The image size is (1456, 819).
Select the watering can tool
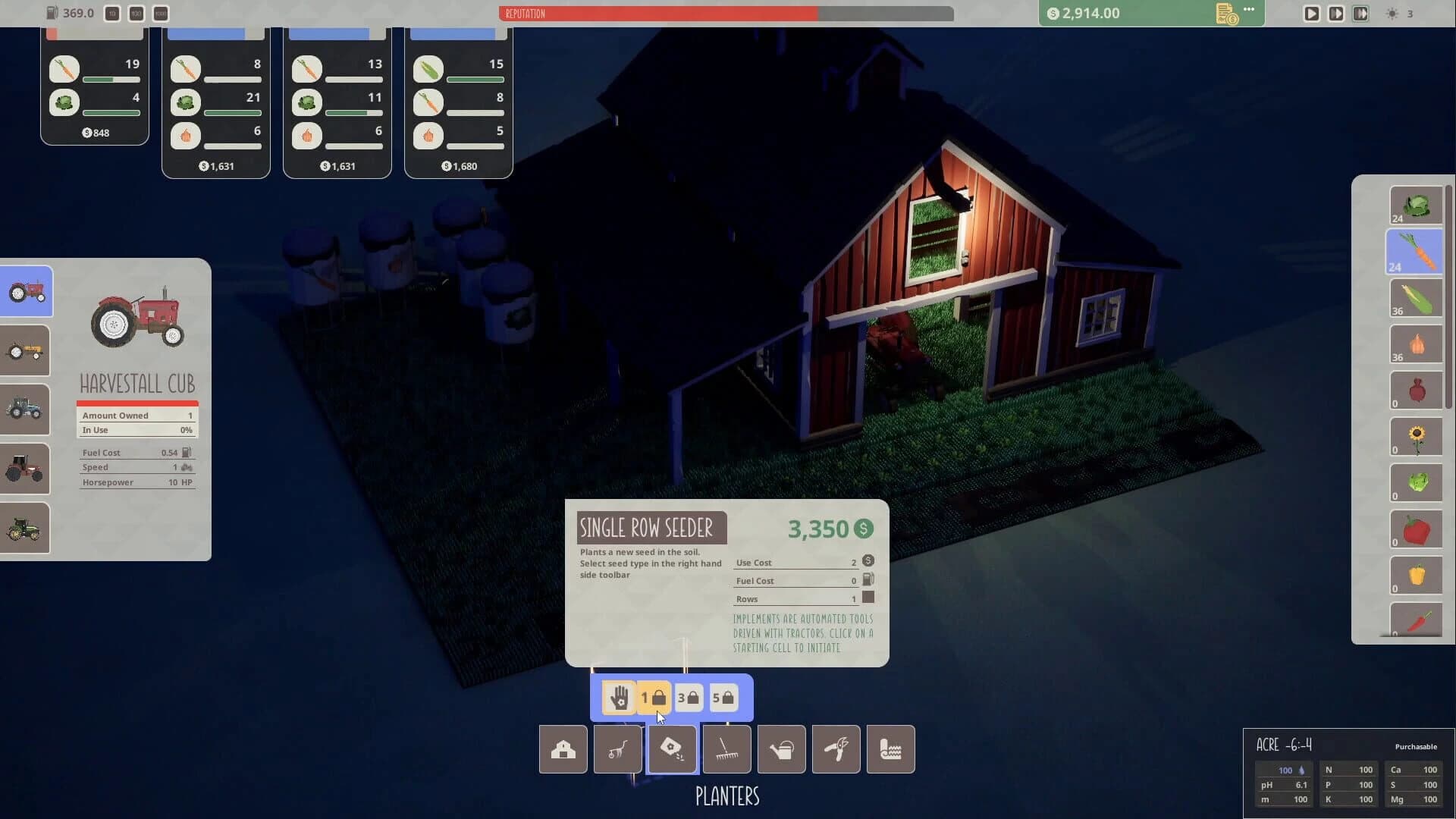tap(781, 749)
